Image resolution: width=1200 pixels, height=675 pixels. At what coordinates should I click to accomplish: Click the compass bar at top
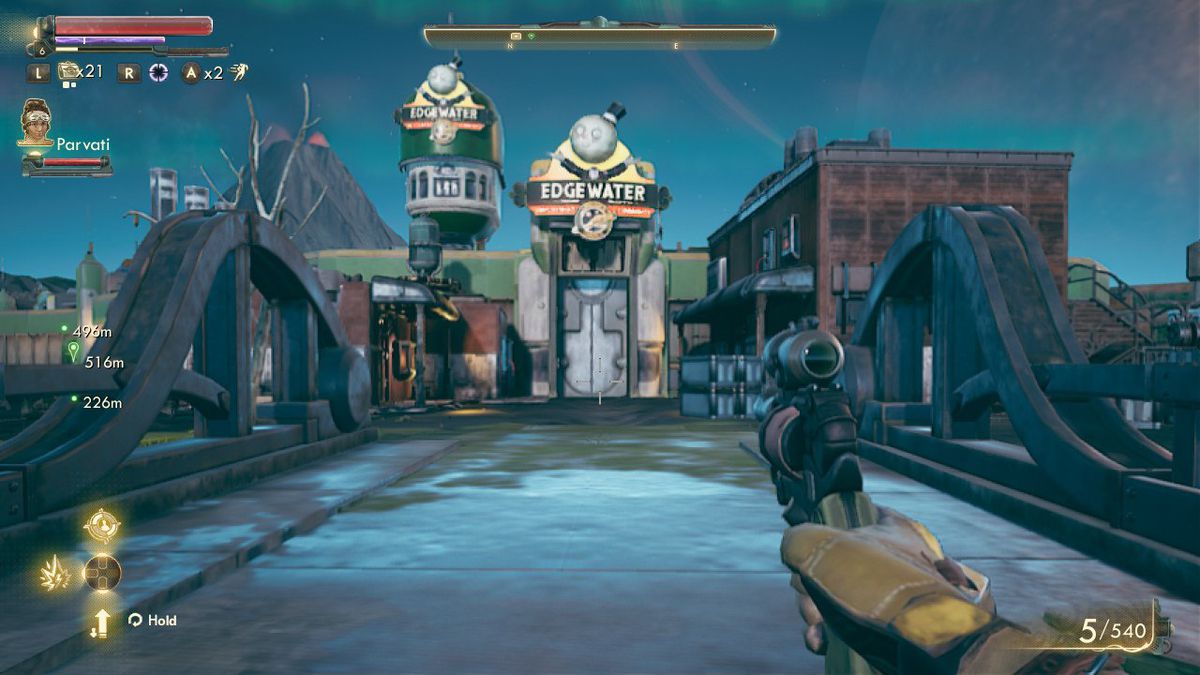pyautogui.click(x=599, y=37)
